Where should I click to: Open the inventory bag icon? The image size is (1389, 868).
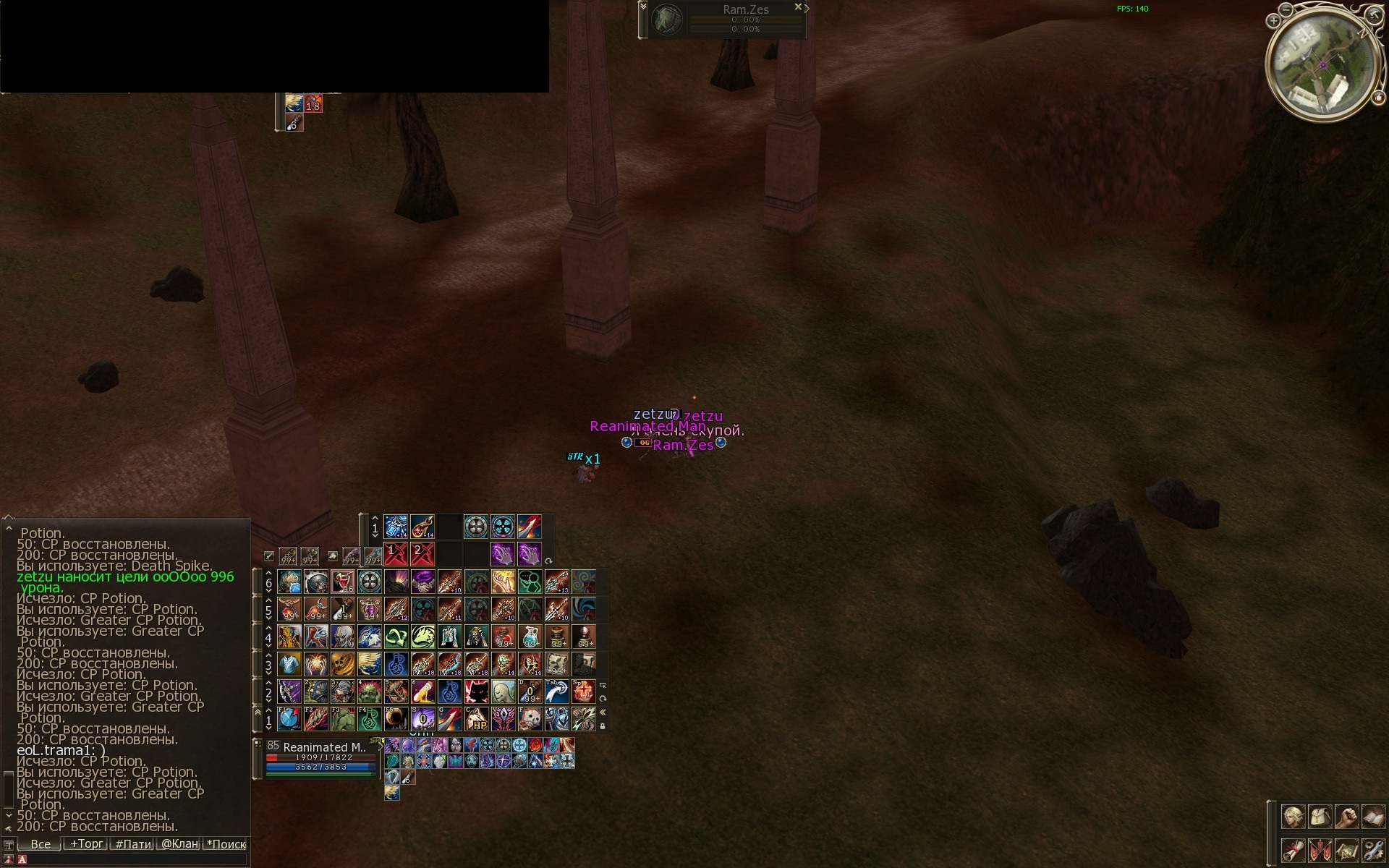click(x=1320, y=817)
